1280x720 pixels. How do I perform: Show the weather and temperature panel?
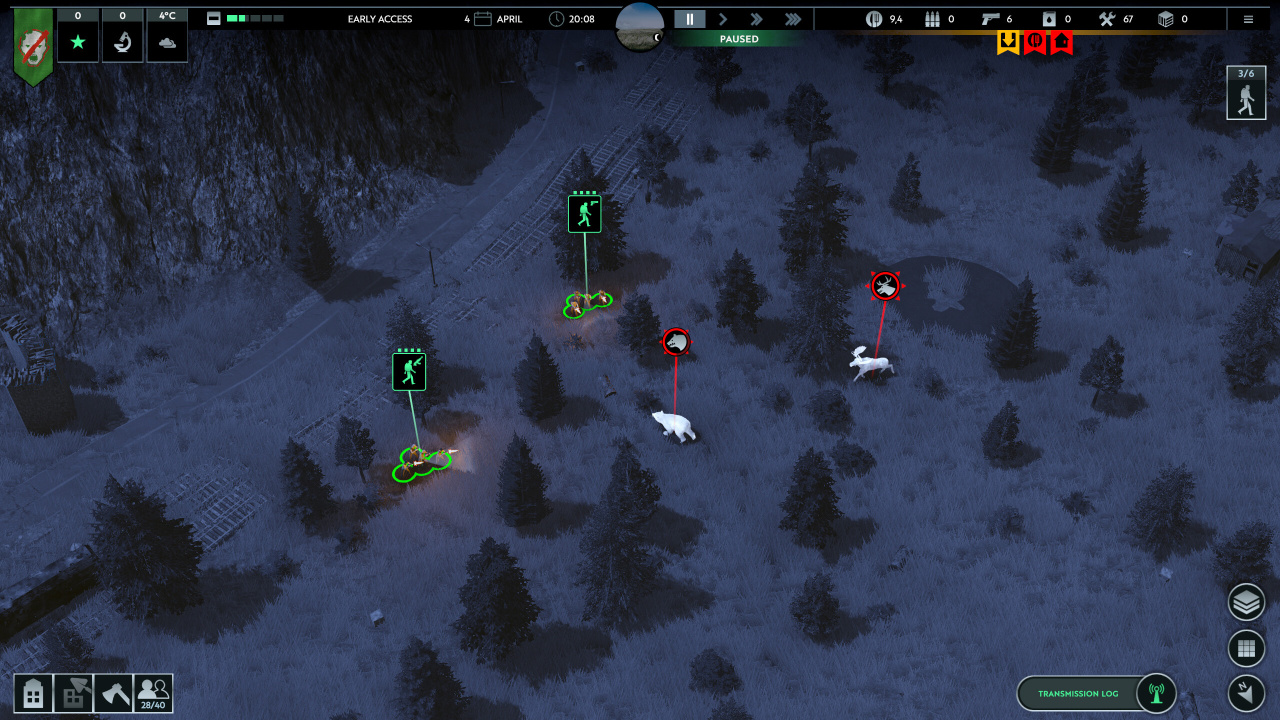[167, 42]
